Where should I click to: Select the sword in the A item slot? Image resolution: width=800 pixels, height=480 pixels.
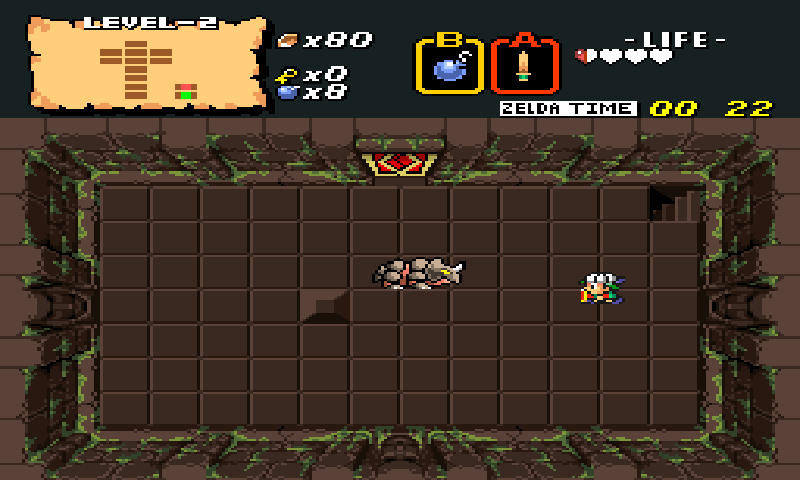(x=523, y=67)
